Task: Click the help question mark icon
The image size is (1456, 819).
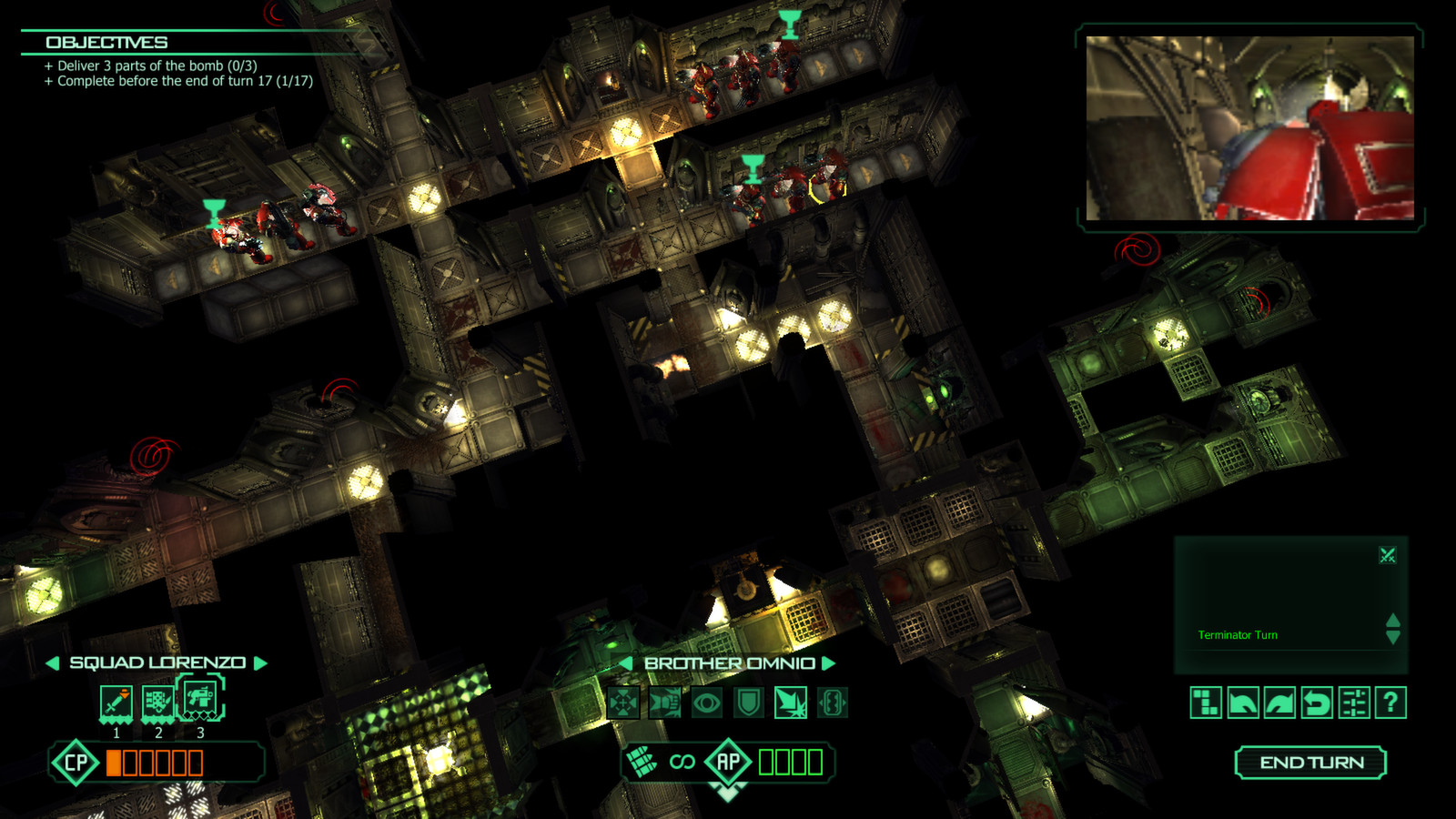Action: coord(1389,701)
